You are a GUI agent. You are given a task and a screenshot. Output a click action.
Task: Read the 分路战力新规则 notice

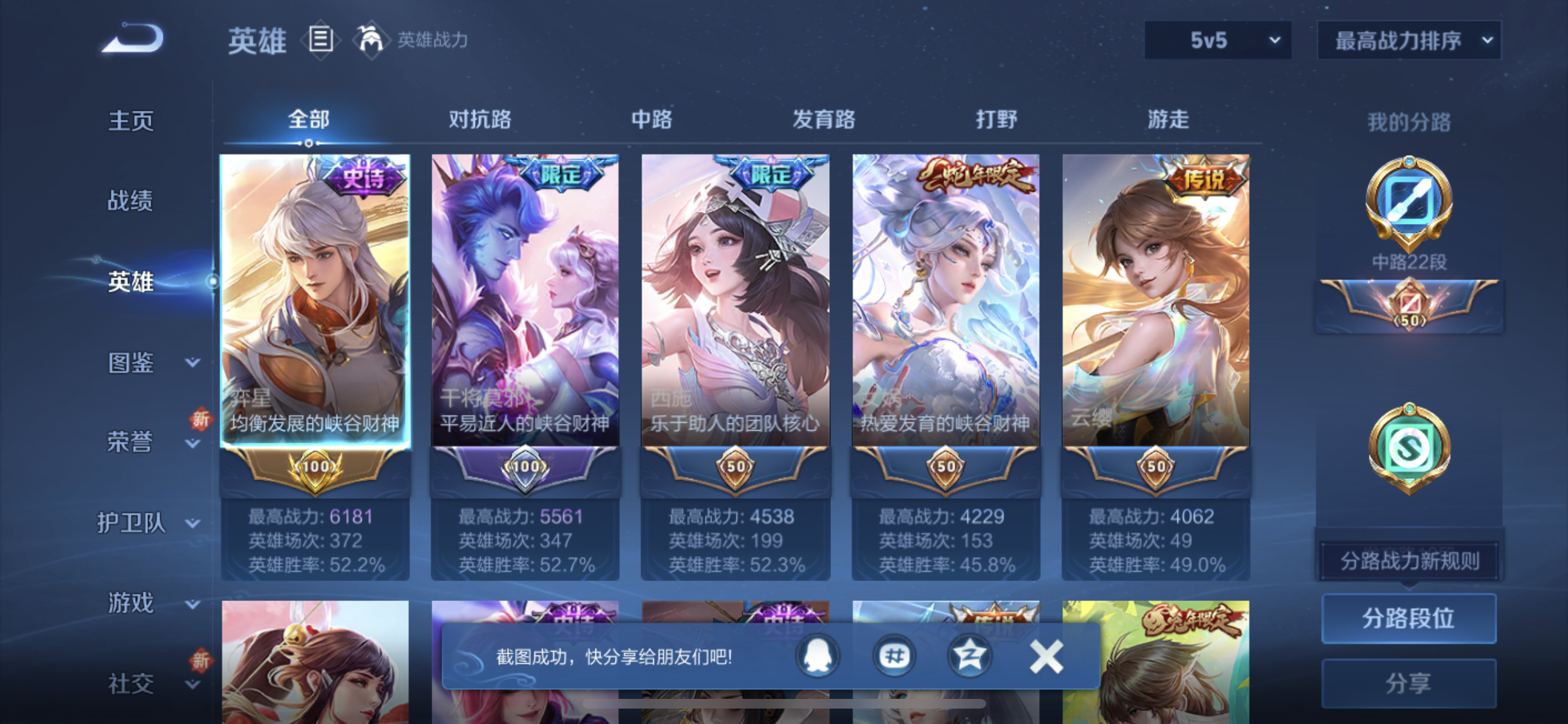click(1409, 561)
